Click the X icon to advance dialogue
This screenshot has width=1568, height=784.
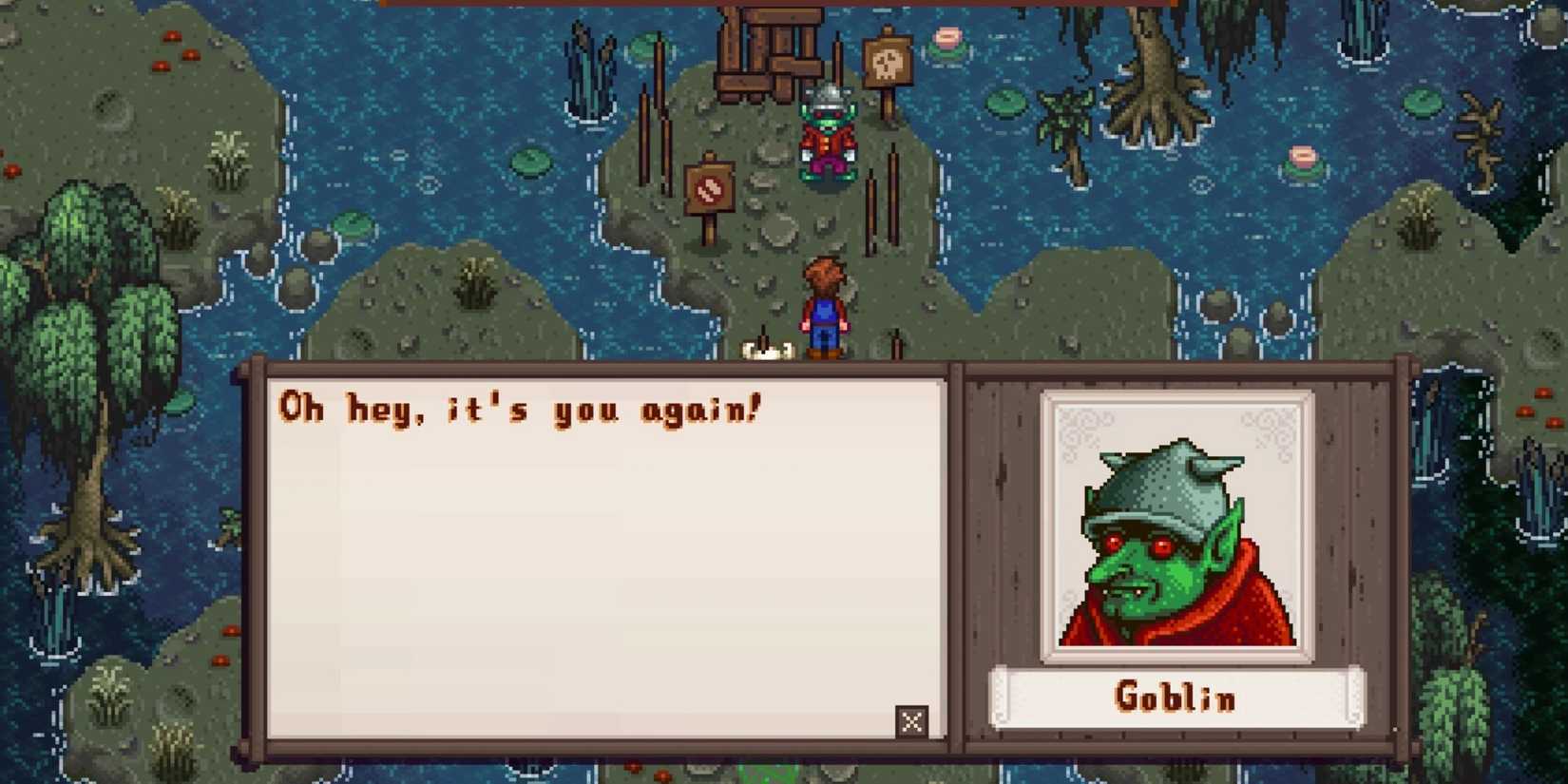point(911,722)
